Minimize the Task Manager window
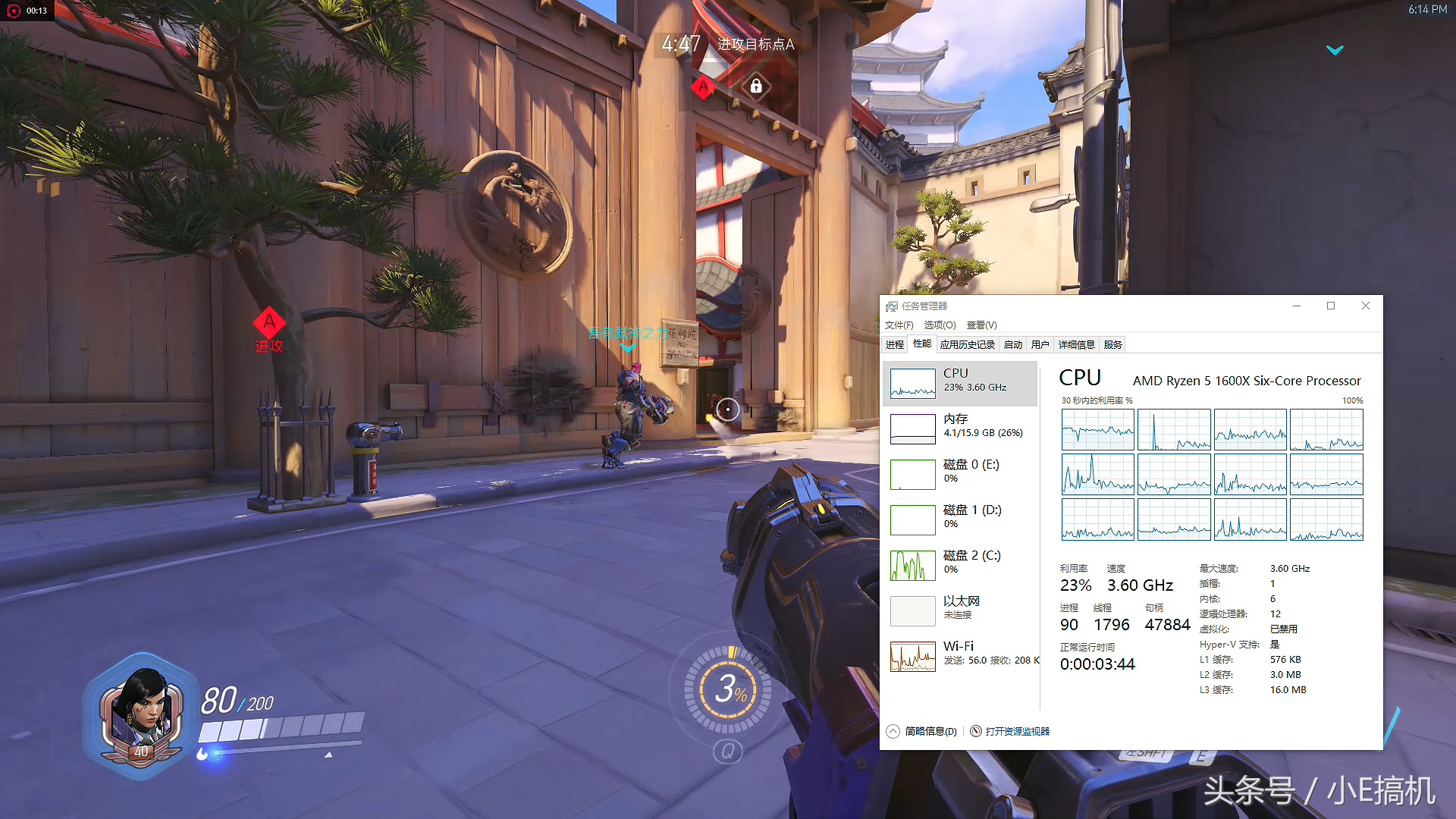Image resolution: width=1456 pixels, height=819 pixels. tap(1297, 306)
